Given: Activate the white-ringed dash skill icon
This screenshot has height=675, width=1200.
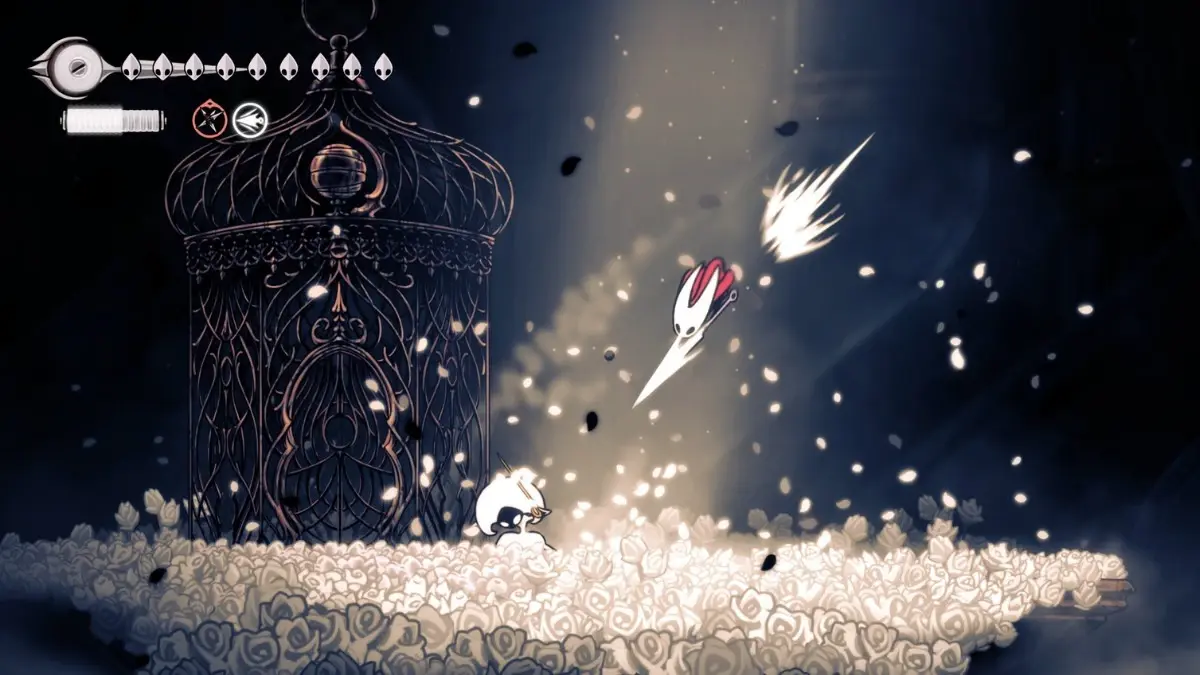Looking at the screenshot, I should click(x=250, y=121).
